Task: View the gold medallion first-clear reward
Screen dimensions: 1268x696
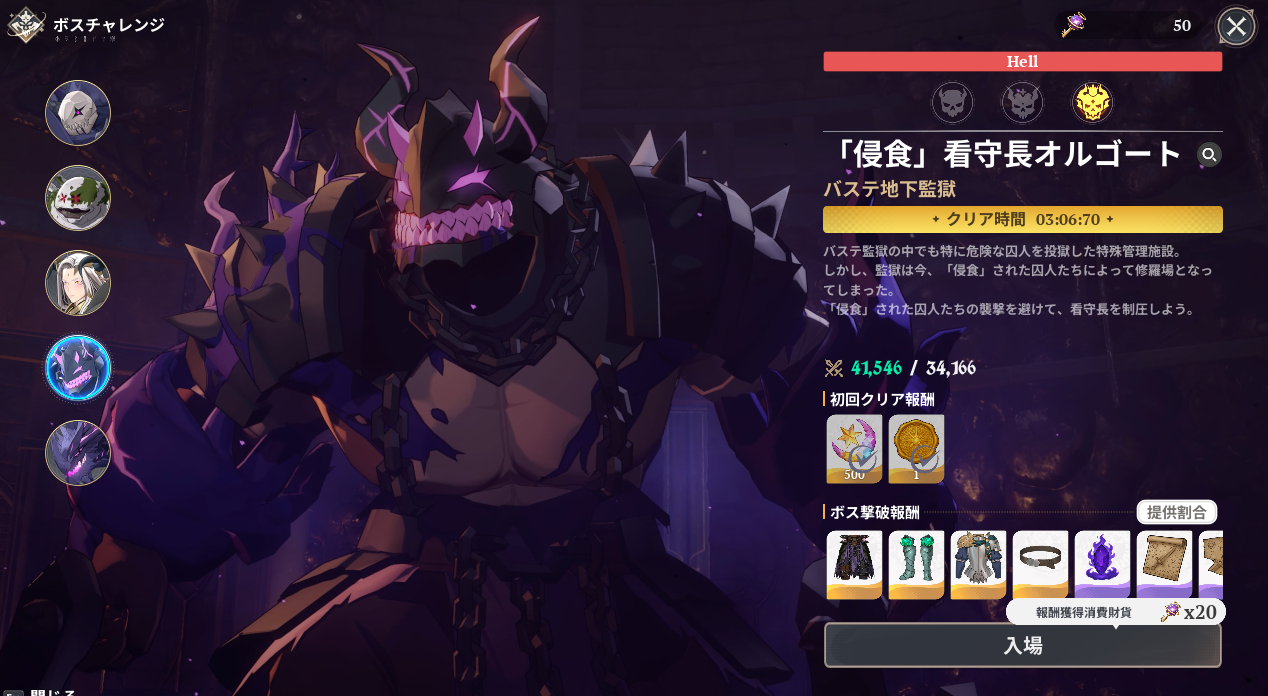Action: (916, 449)
